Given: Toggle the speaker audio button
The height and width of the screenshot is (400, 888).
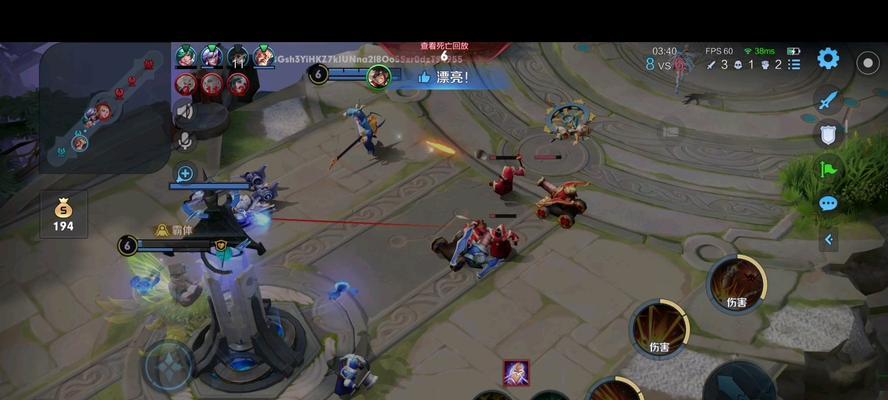Looking at the screenshot, I should (184, 112).
